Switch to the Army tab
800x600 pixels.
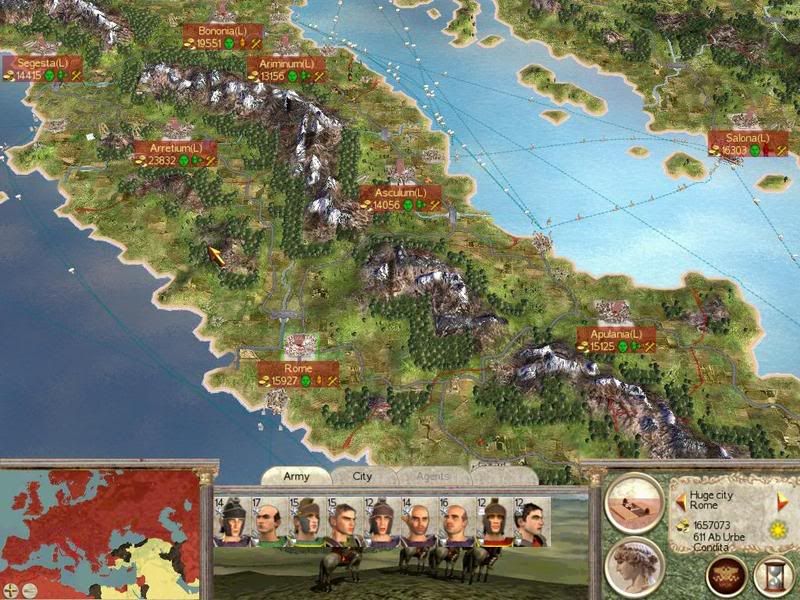click(x=296, y=477)
